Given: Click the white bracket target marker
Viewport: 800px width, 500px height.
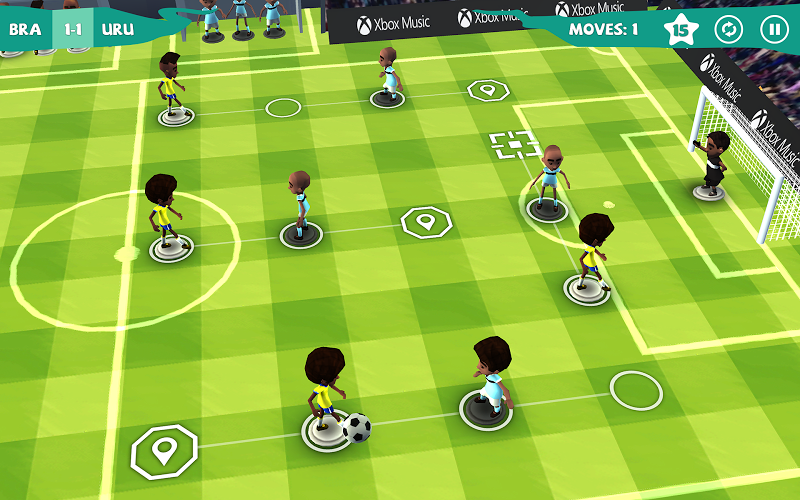Looking at the screenshot, I should [x=514, y=145].
